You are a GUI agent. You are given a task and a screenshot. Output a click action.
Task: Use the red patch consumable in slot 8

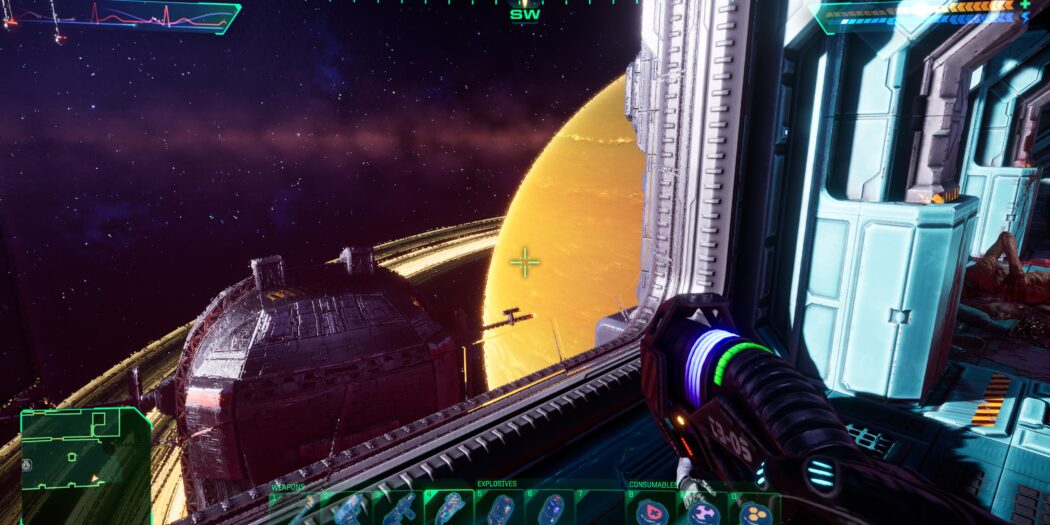(653, 510)
